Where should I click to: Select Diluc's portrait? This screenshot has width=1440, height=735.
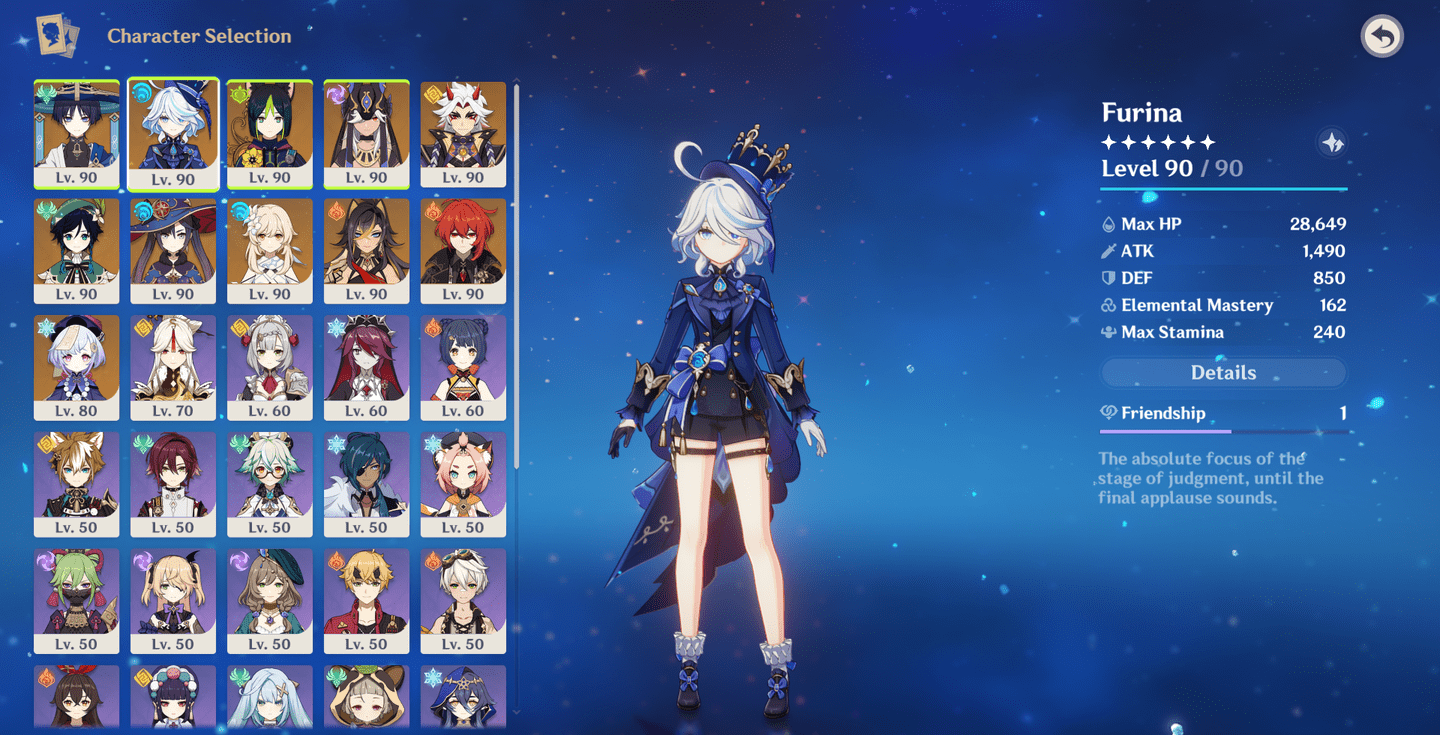pos(461,245)
